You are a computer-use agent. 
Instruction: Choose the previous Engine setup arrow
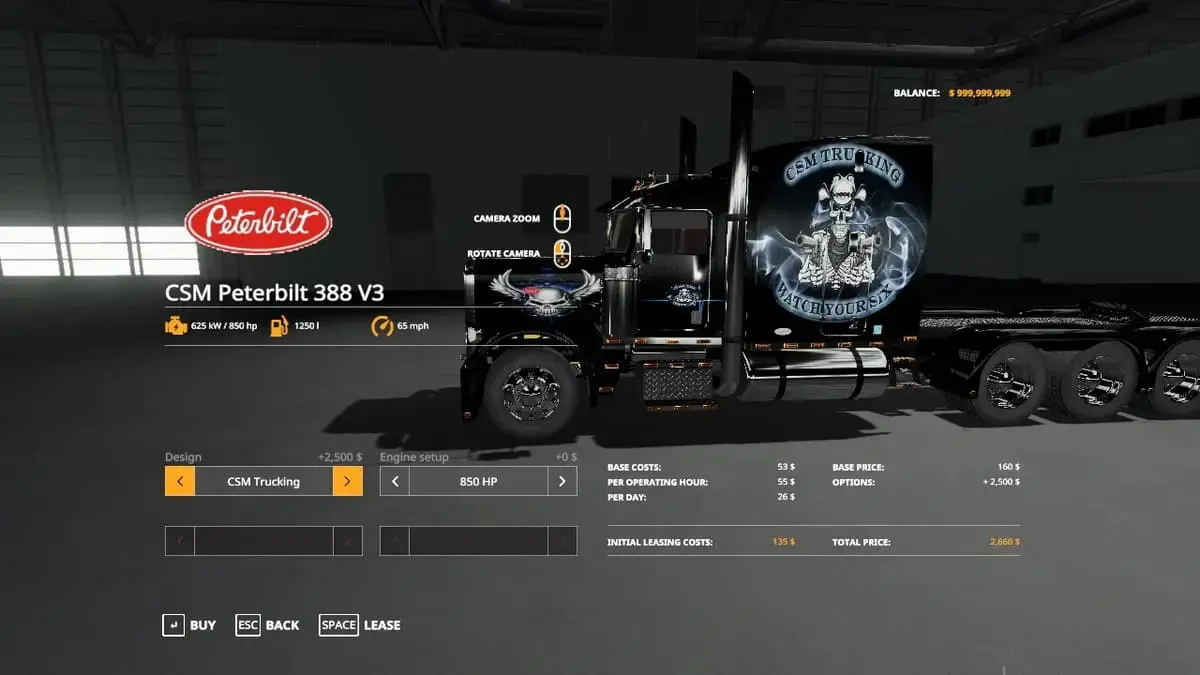[x=395, y=481]
